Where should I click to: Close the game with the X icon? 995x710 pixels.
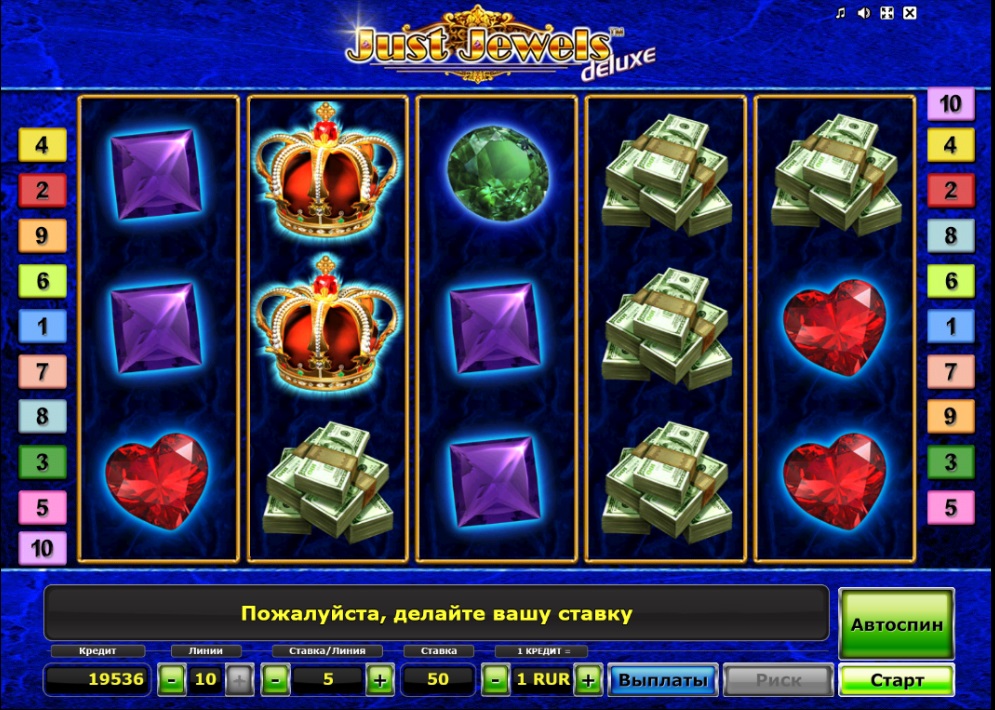coord(909,13)
